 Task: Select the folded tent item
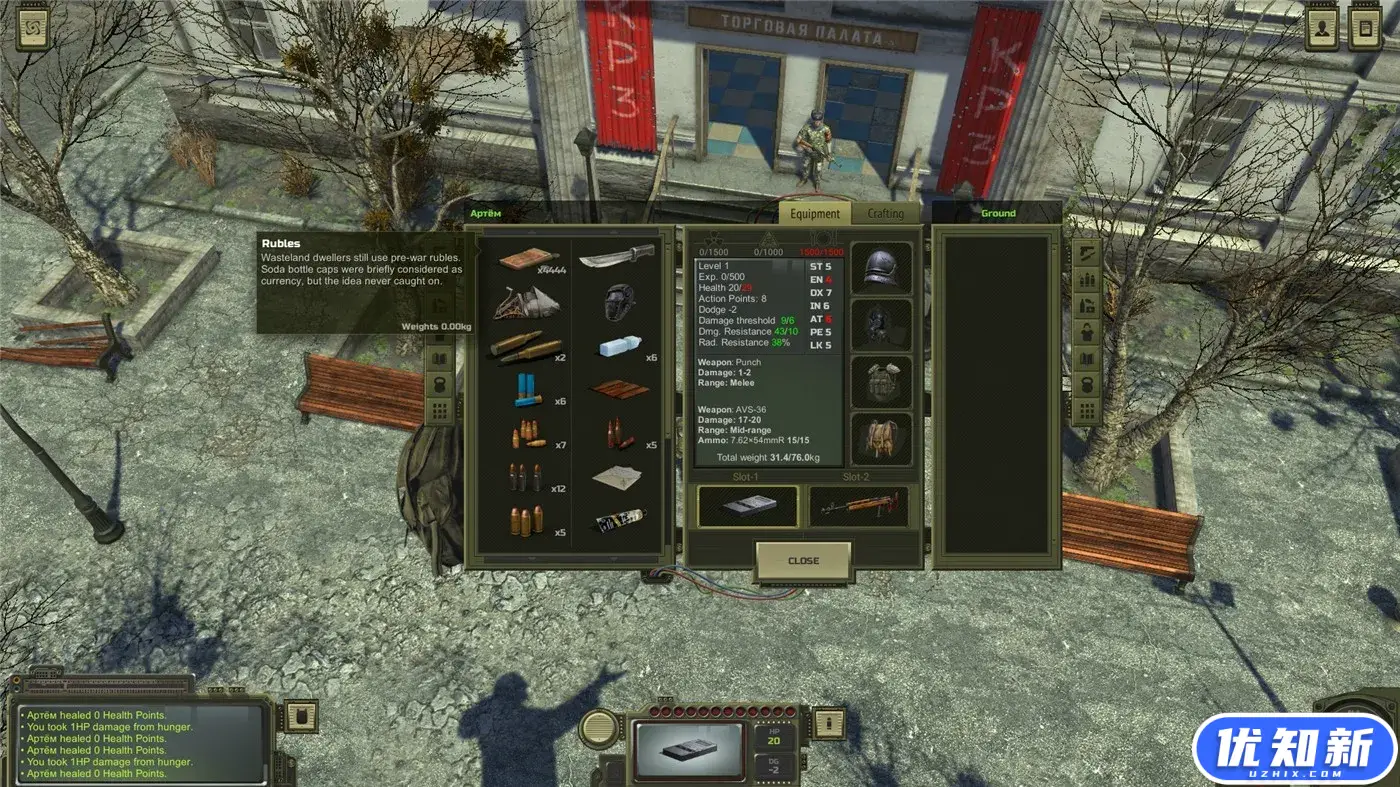click(x=526, y=301)
